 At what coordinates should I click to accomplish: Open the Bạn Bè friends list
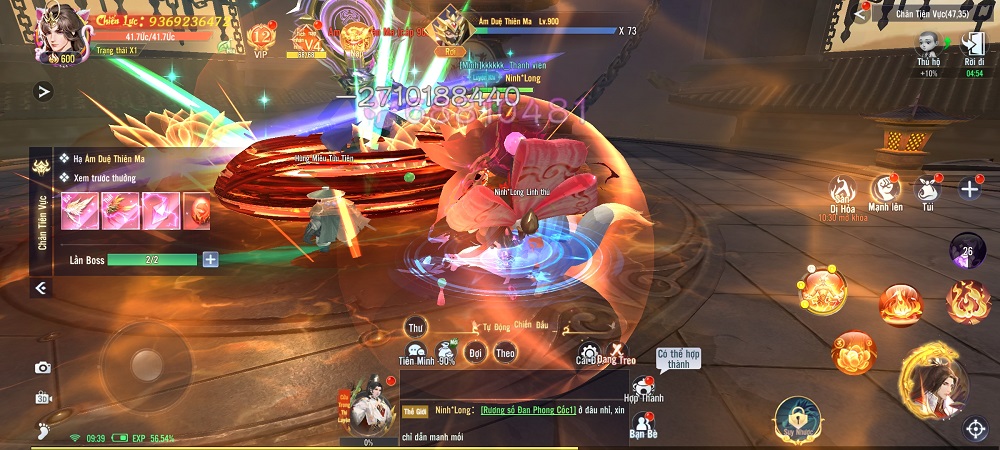(x=643, y=426)
